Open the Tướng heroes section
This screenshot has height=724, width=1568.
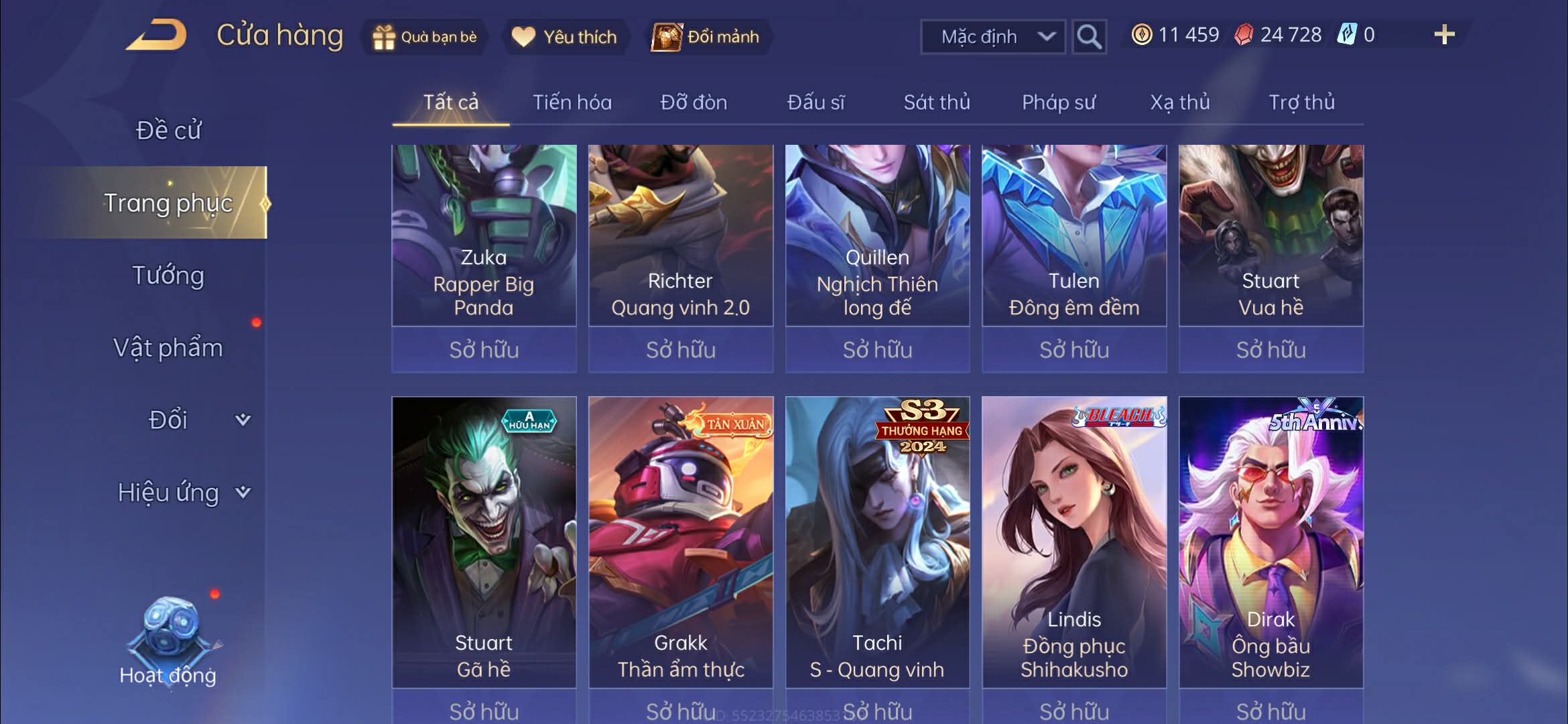click(168, 276)
